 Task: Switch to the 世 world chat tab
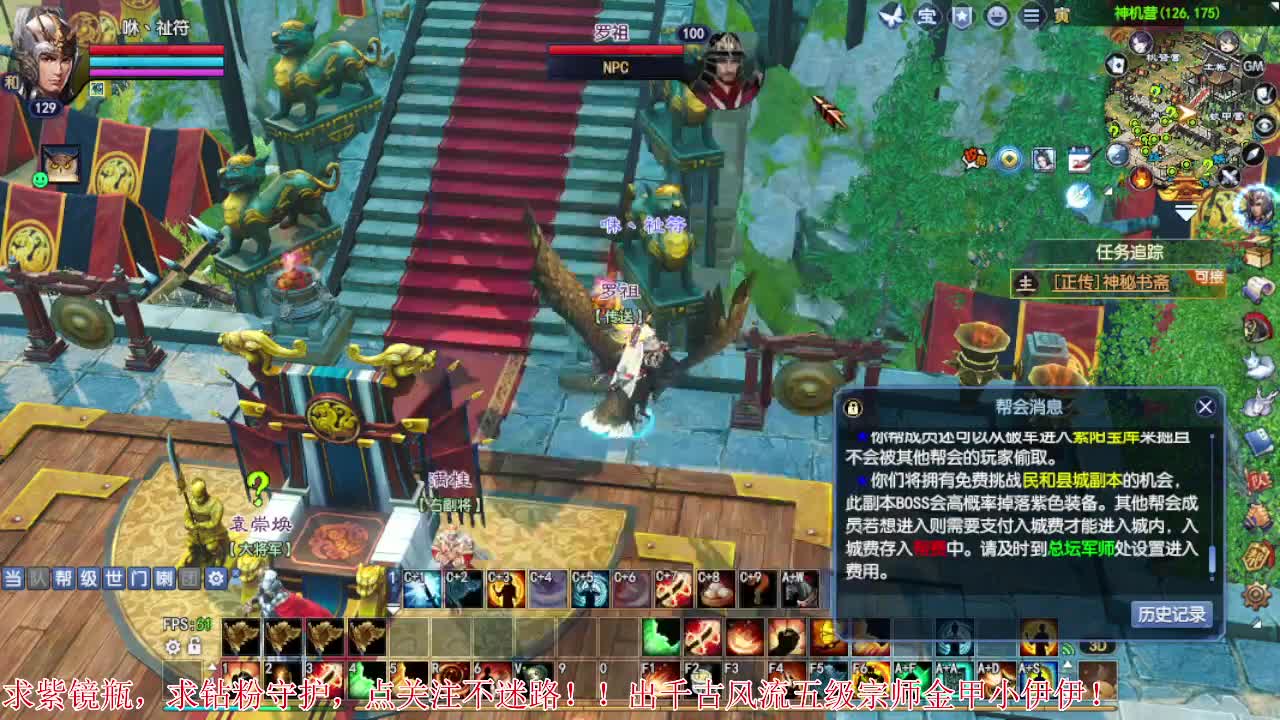[111, 578]
